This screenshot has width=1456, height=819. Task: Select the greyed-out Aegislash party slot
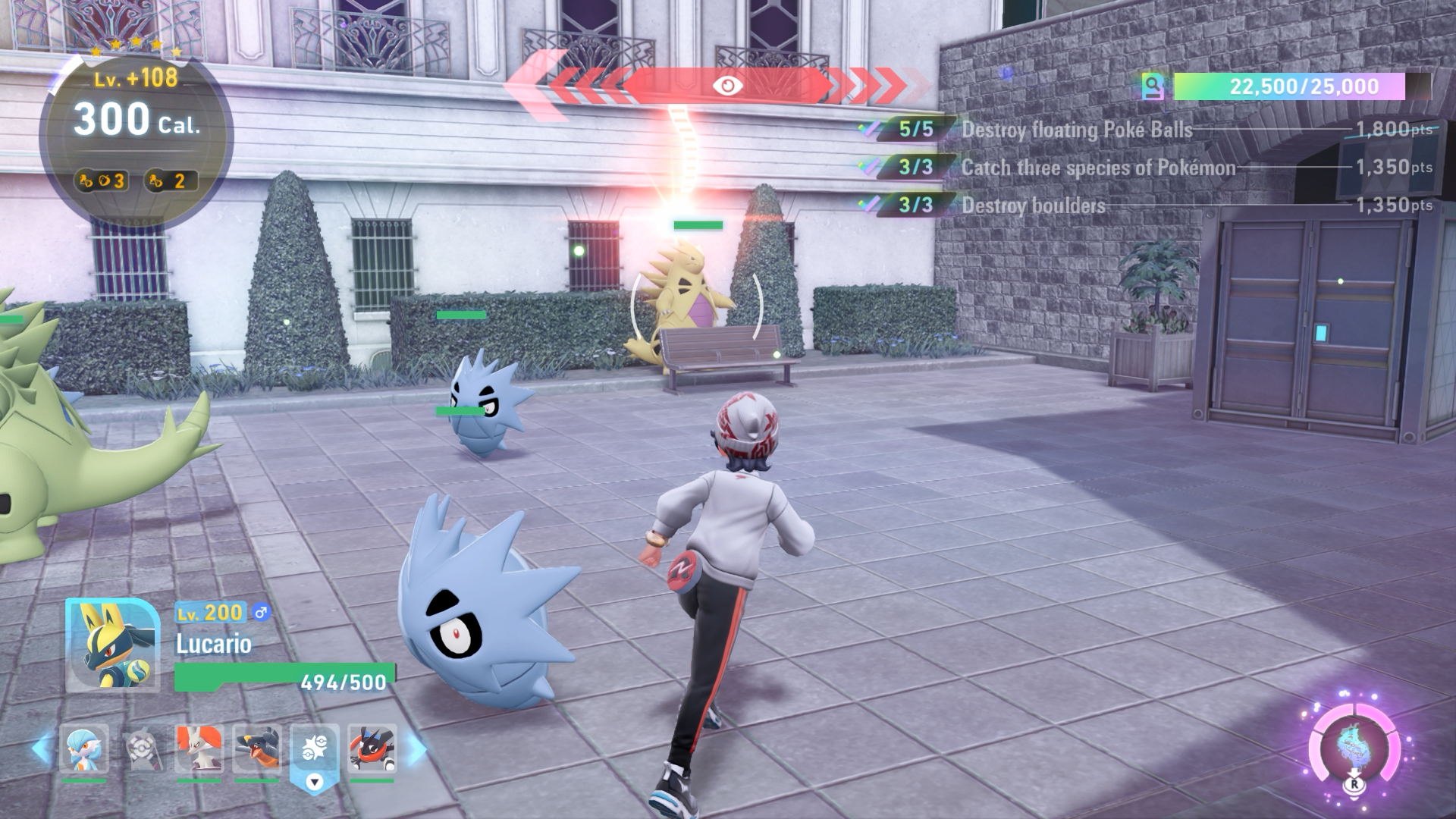pyautogui.click(x=143, y=749)
